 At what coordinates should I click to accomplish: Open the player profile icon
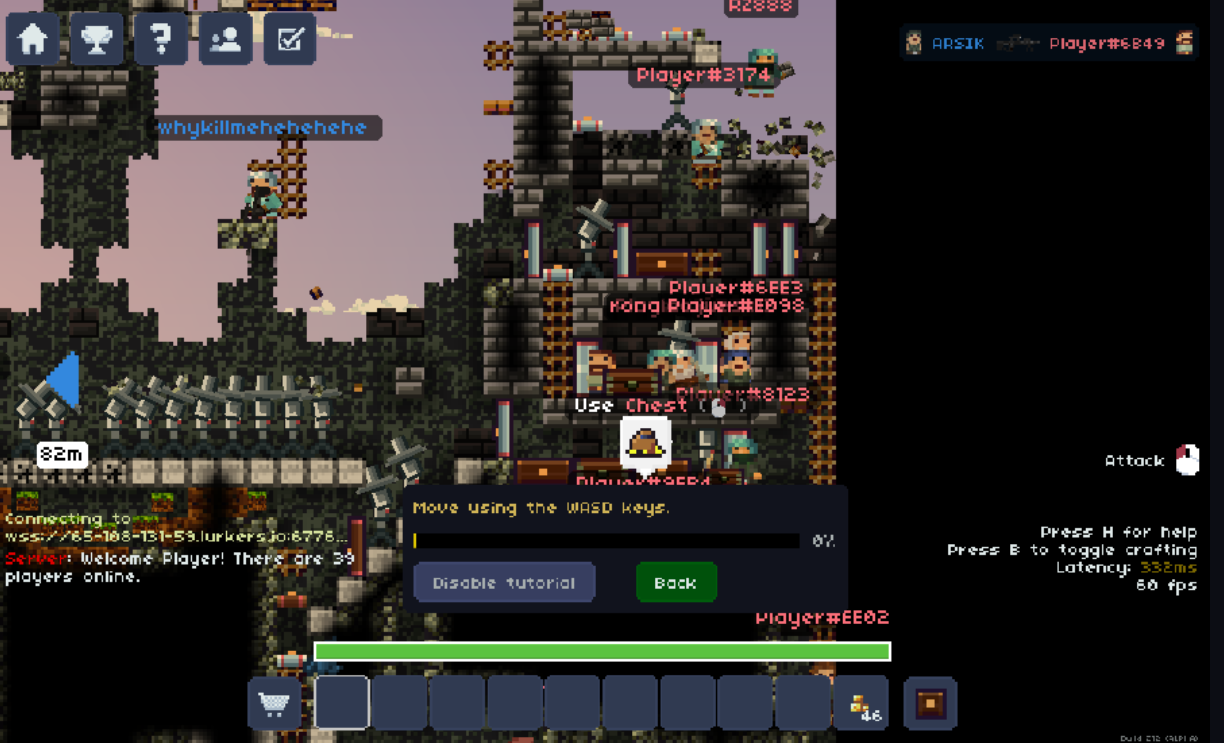(x=226, y=39)
